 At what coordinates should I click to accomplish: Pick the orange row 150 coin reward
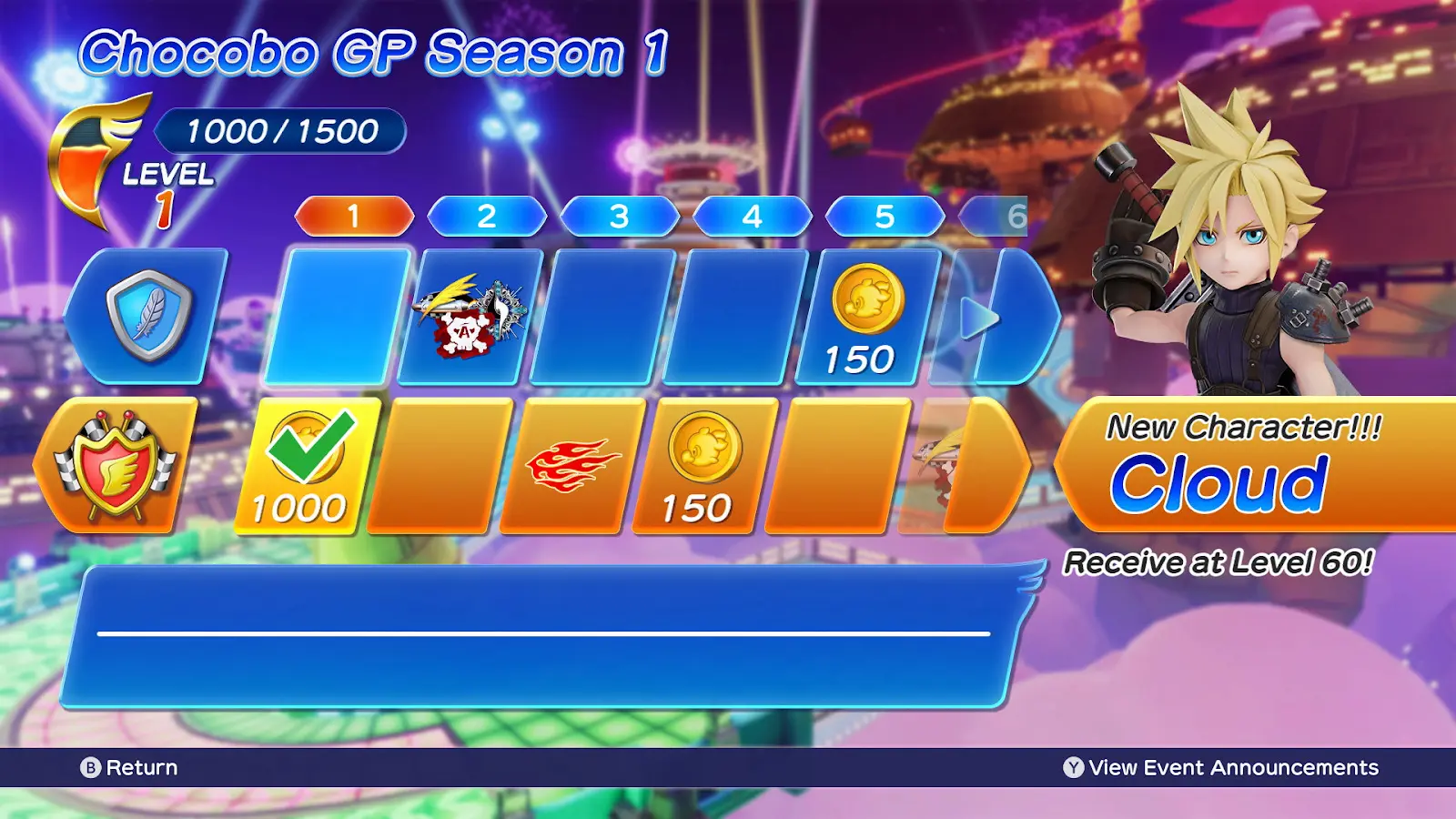[703, 466]
